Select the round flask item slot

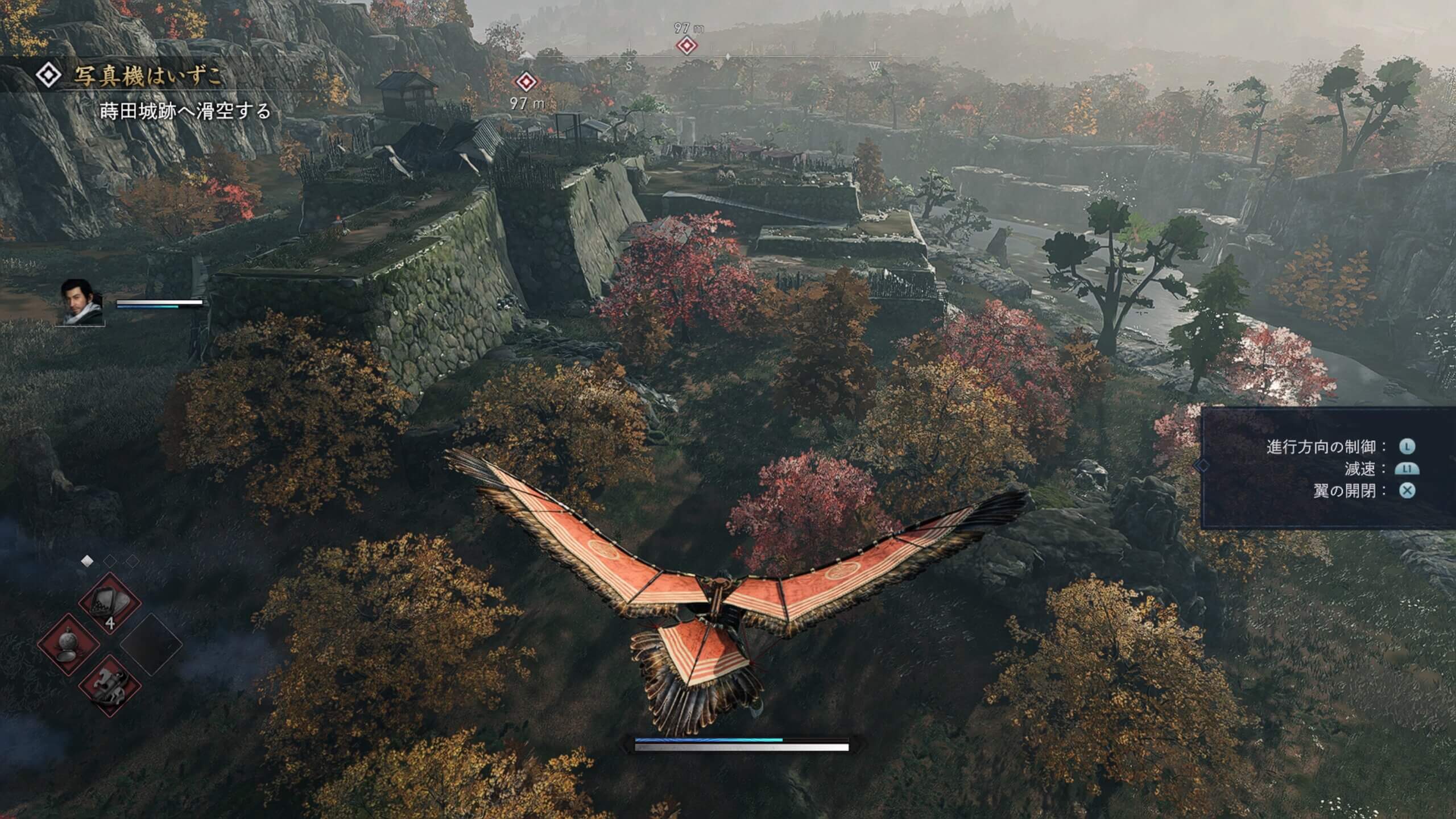pyautogui.click(x=68, y=645)
